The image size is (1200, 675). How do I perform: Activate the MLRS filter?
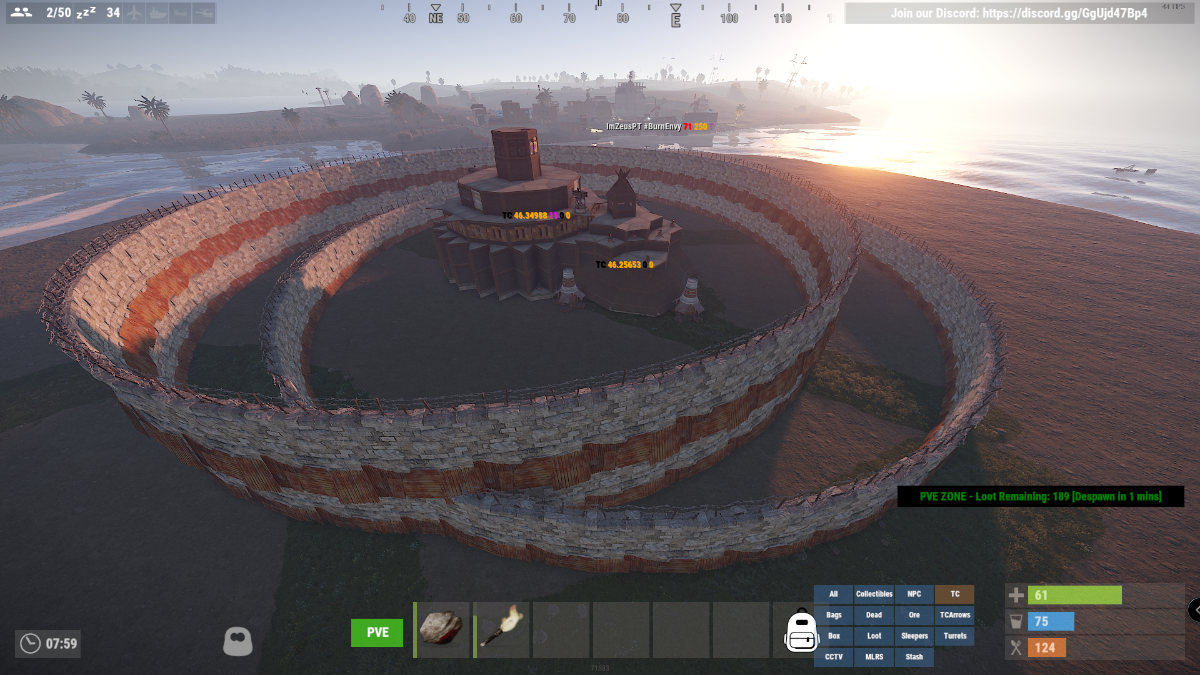pos(874,657)
